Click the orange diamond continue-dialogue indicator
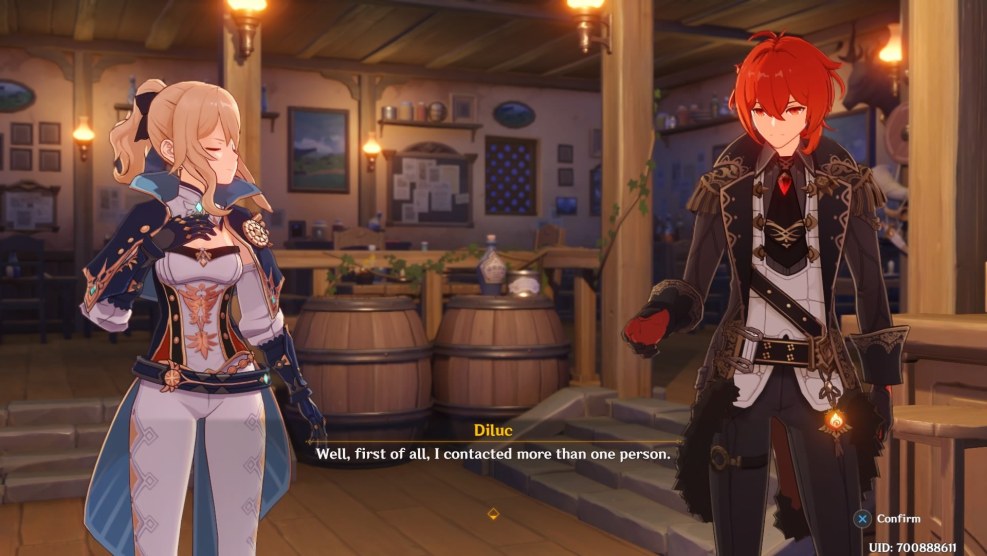This screenshot has width=987, height=556. pyautogui.click(x=493, y=513)
